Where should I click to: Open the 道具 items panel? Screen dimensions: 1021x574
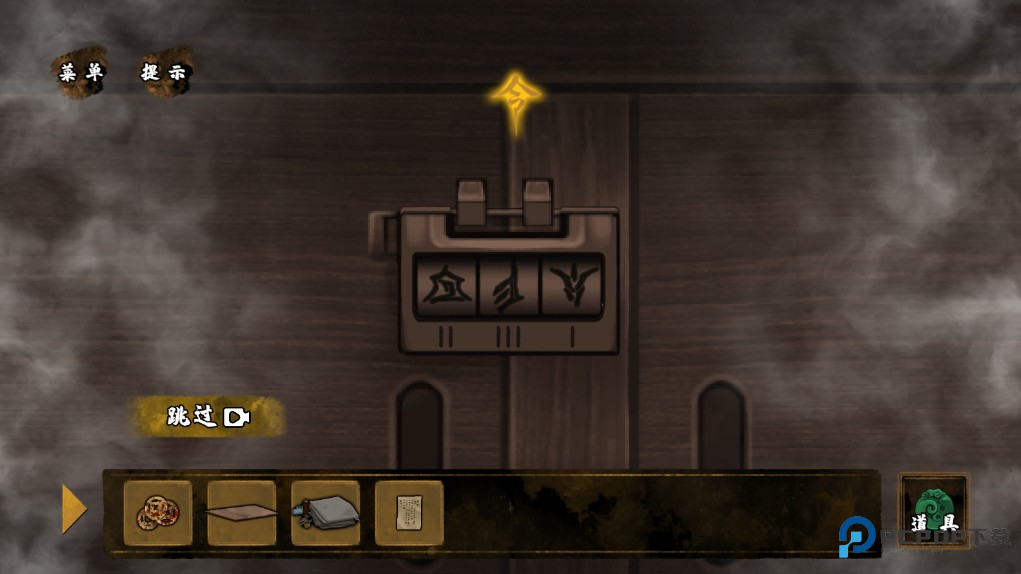[934, 510]
